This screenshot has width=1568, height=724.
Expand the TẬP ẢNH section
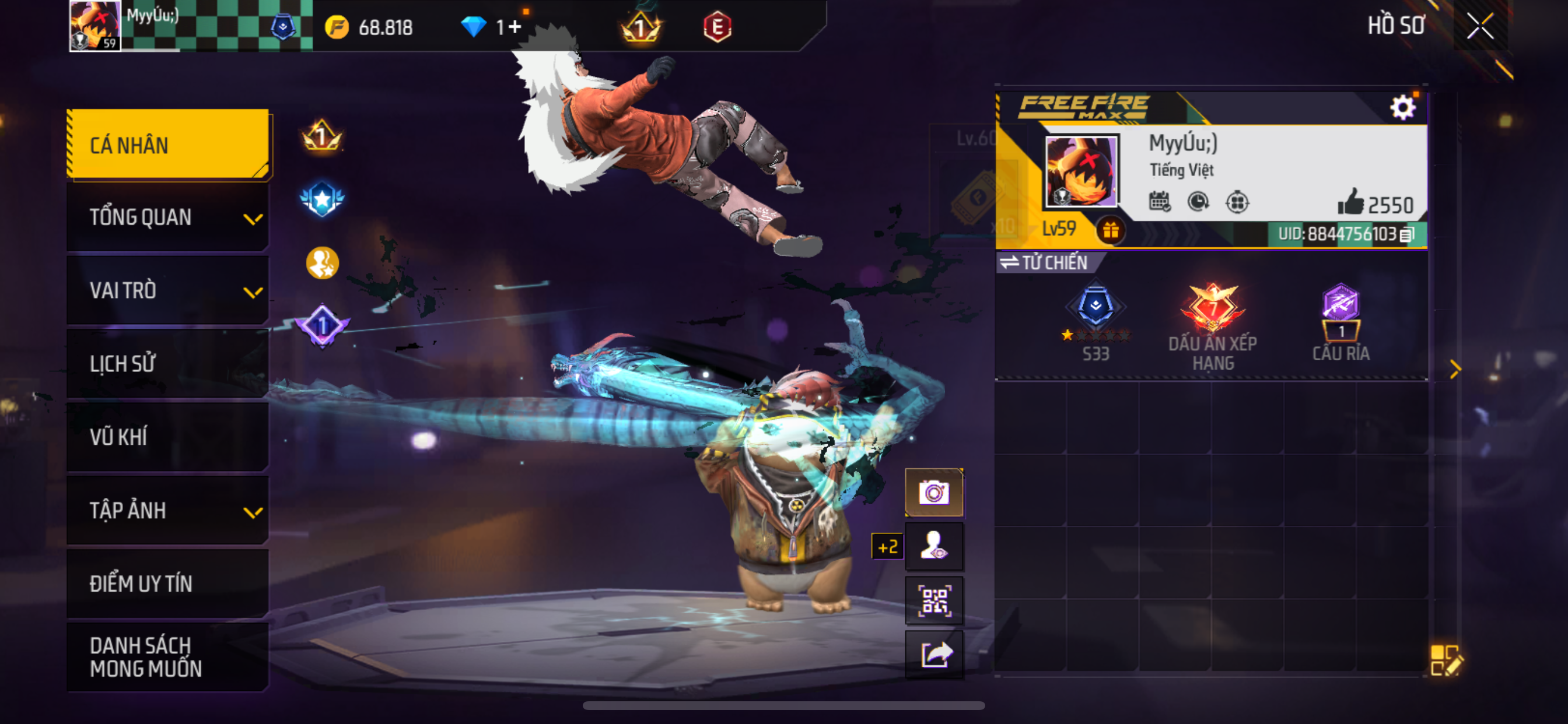pos(168,510)
